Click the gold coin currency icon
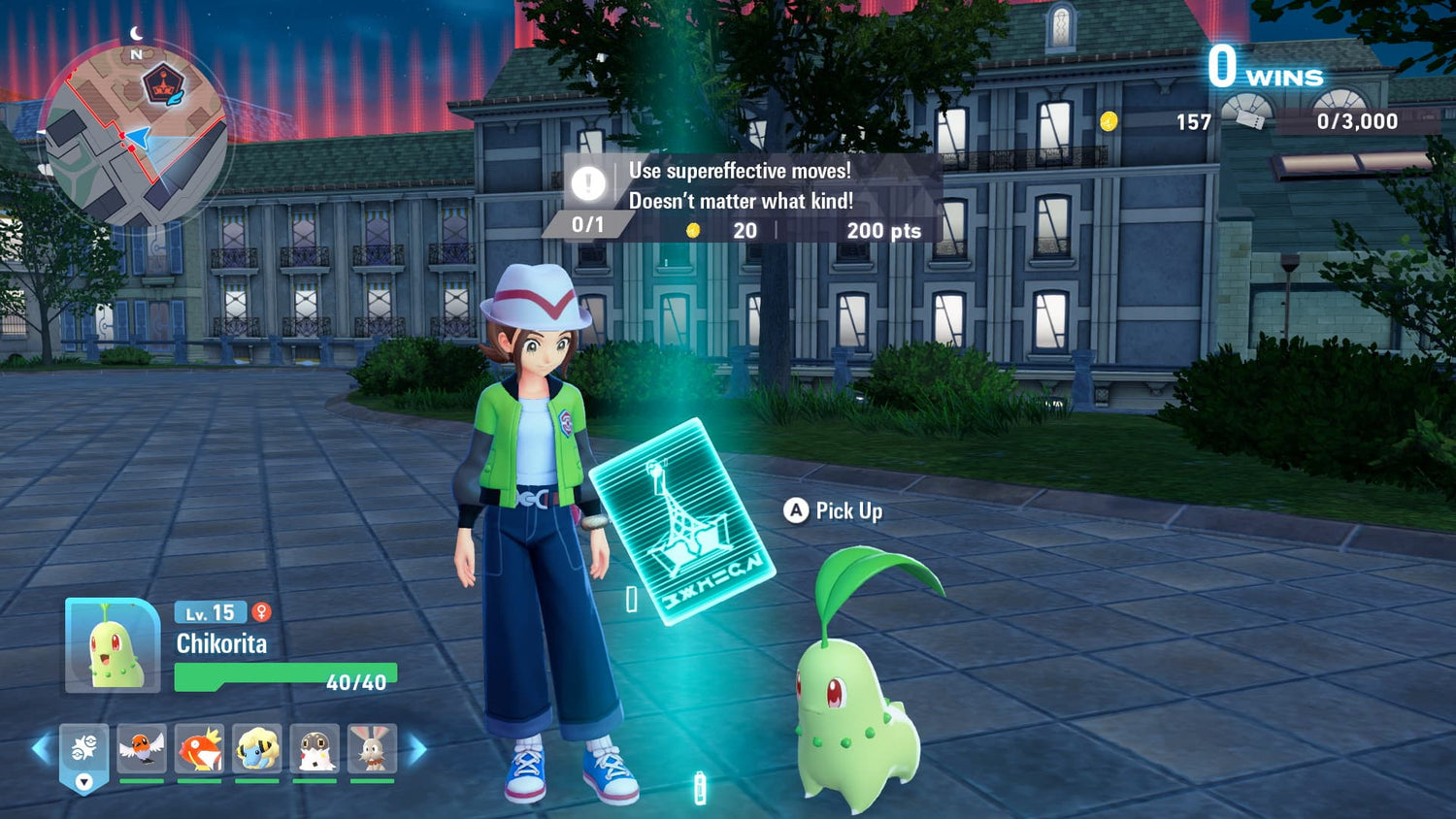Image resolution: width=1456 pixels, height=819 pixels. (x=1109, y=122)
